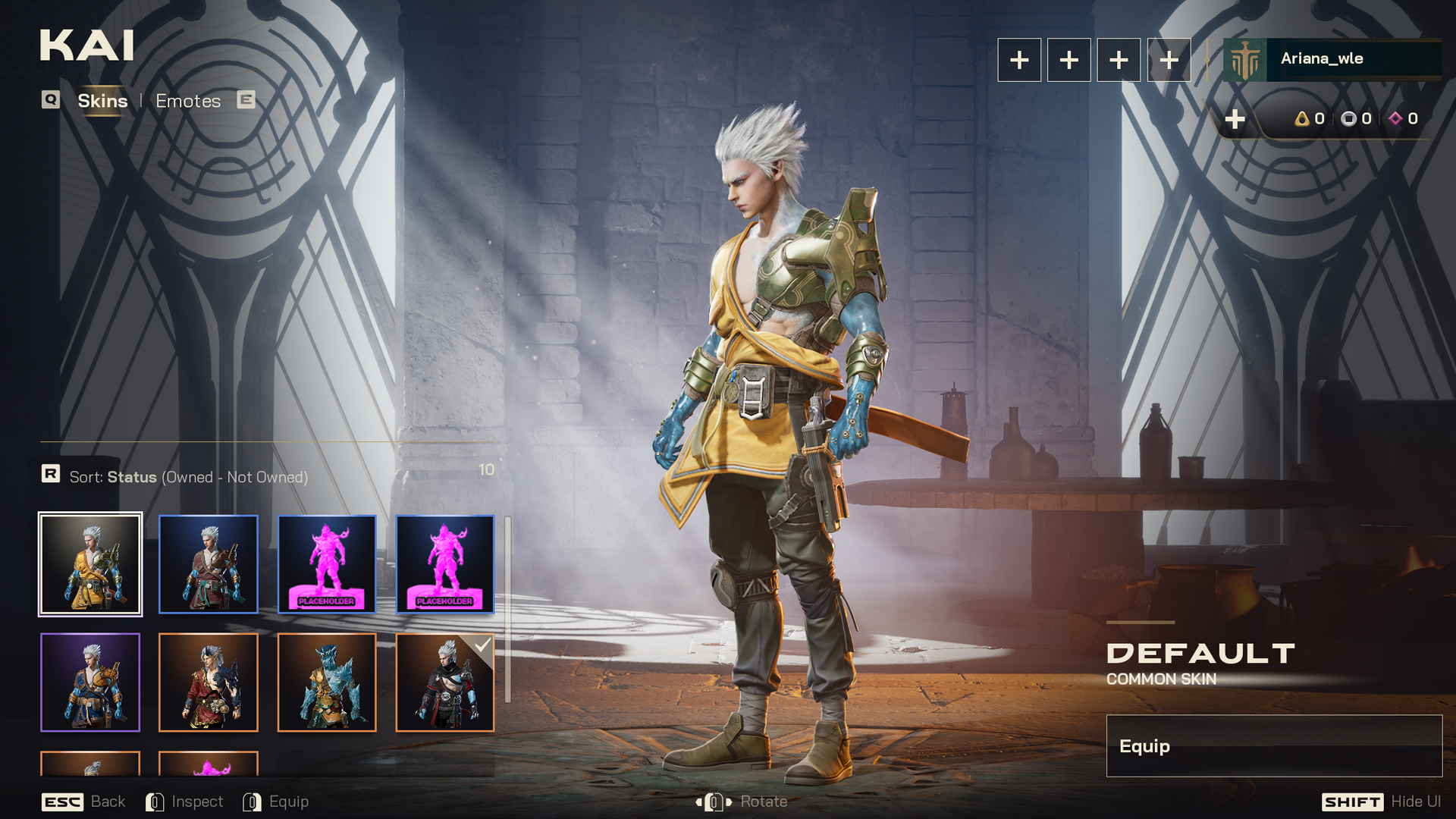The height and width of the screenshot is (819, 1456).
Task: Select the maroon-coat skin on blue background
Action: [x=209, y=564]
